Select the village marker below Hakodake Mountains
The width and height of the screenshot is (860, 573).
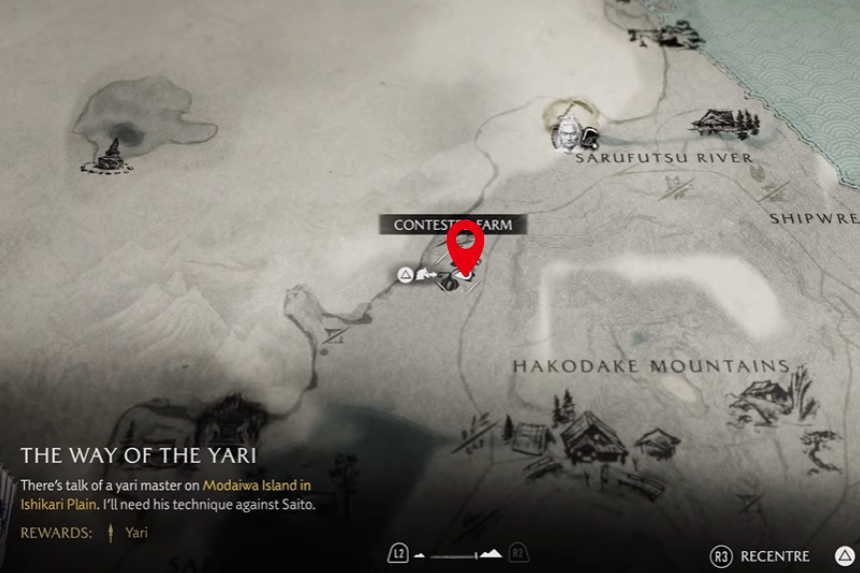tap(590, 440)
